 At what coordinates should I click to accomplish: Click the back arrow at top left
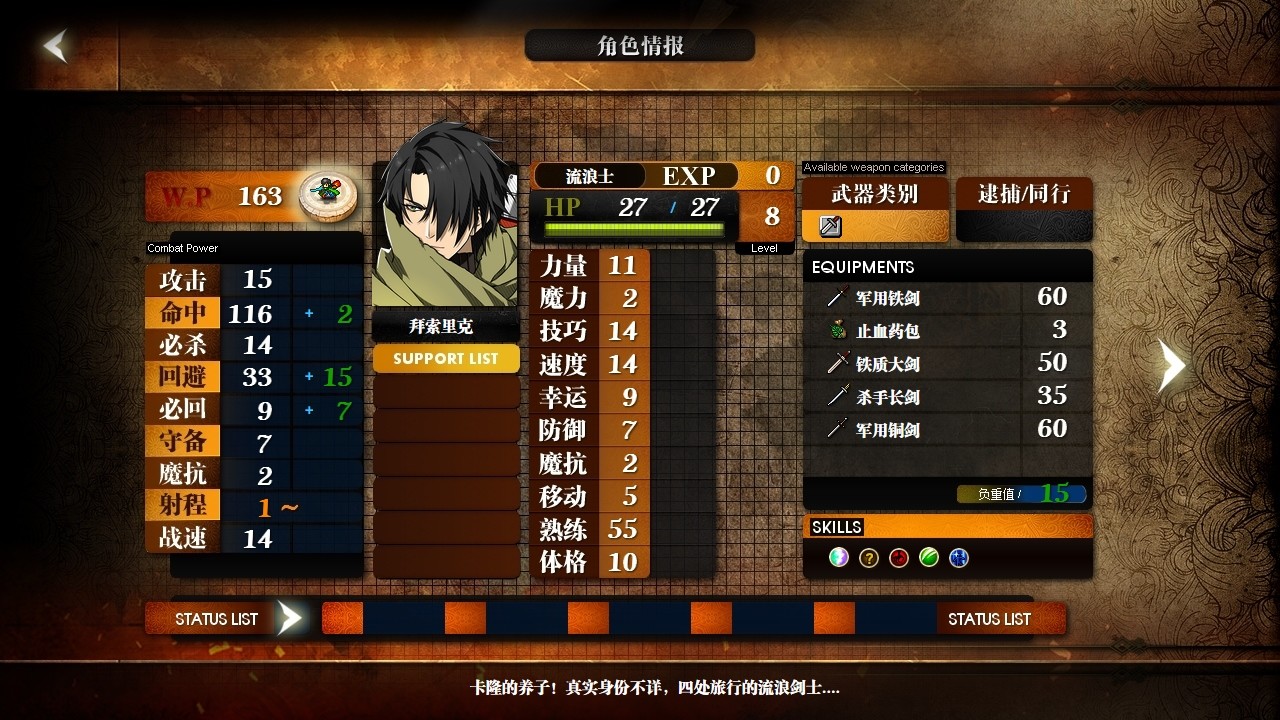pyautogui.click(x=55, y=45)
